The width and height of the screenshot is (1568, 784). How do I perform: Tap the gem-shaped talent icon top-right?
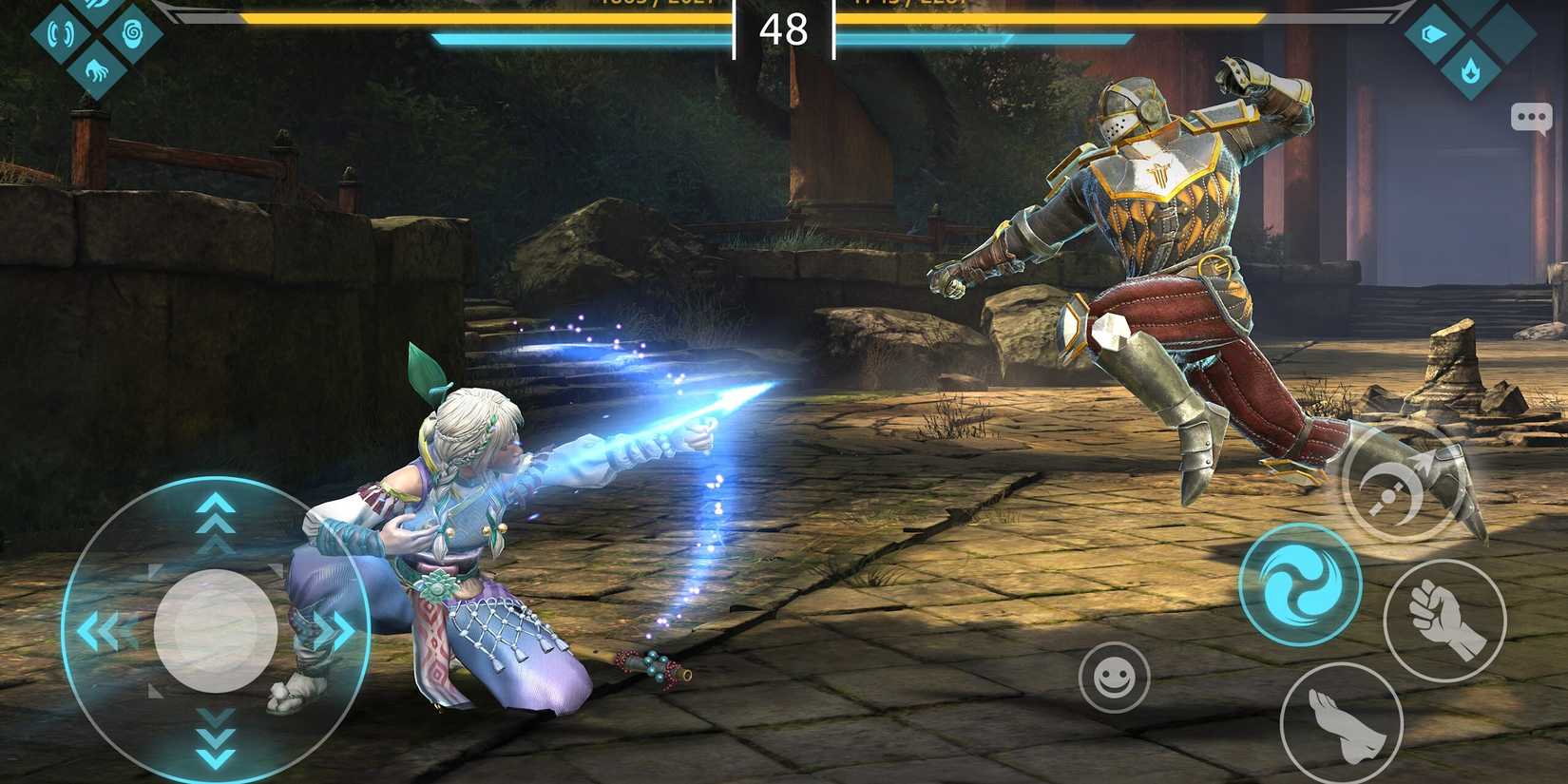tap(1433, 34)
